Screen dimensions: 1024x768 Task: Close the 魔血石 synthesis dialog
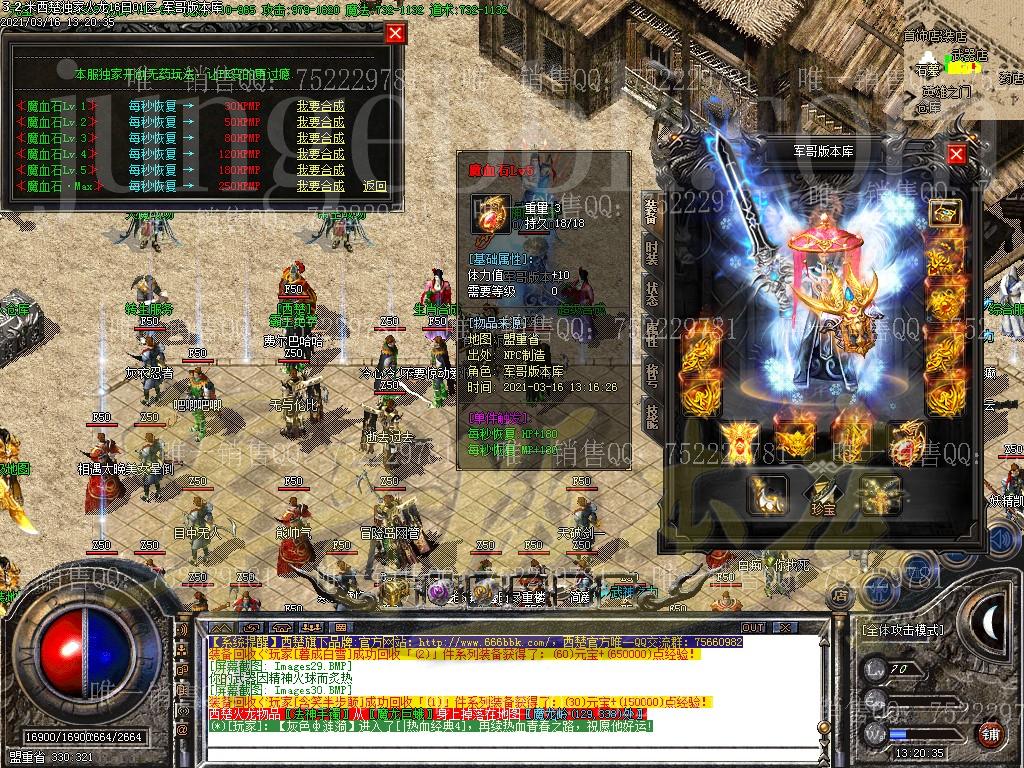coord(396,33)
